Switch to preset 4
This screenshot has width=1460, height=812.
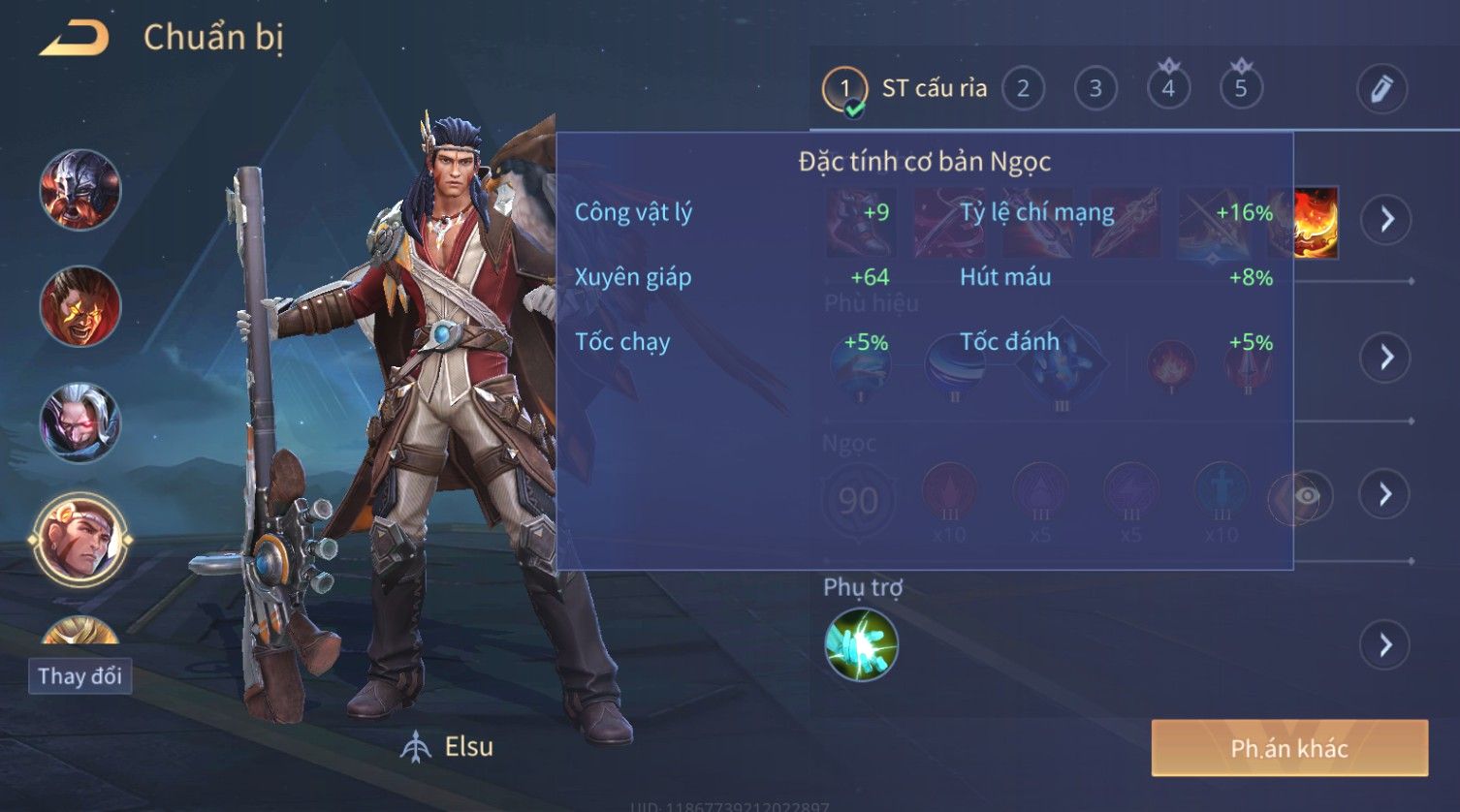pyautogui.click(x=1168, y=89)
